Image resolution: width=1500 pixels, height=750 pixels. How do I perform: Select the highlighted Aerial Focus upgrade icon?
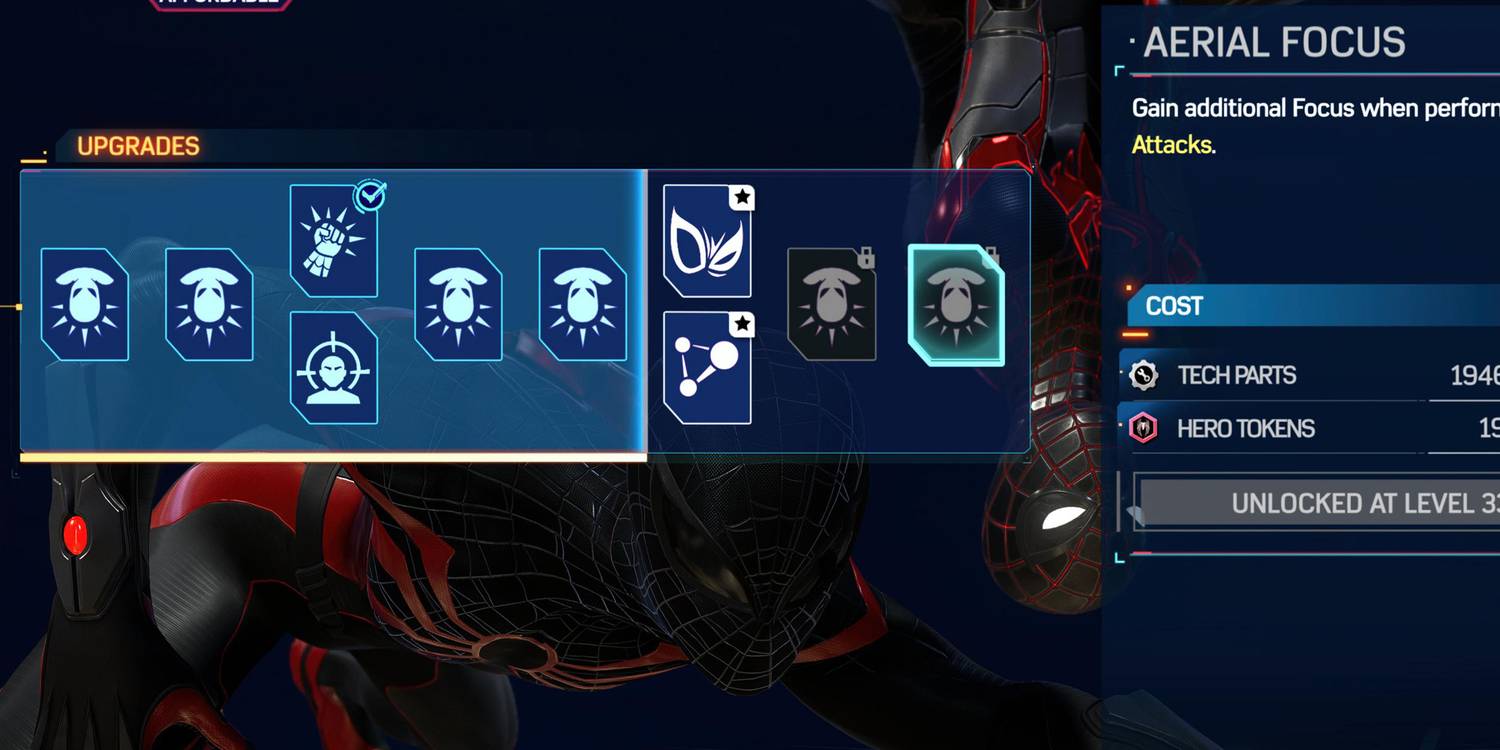point(958,307)
